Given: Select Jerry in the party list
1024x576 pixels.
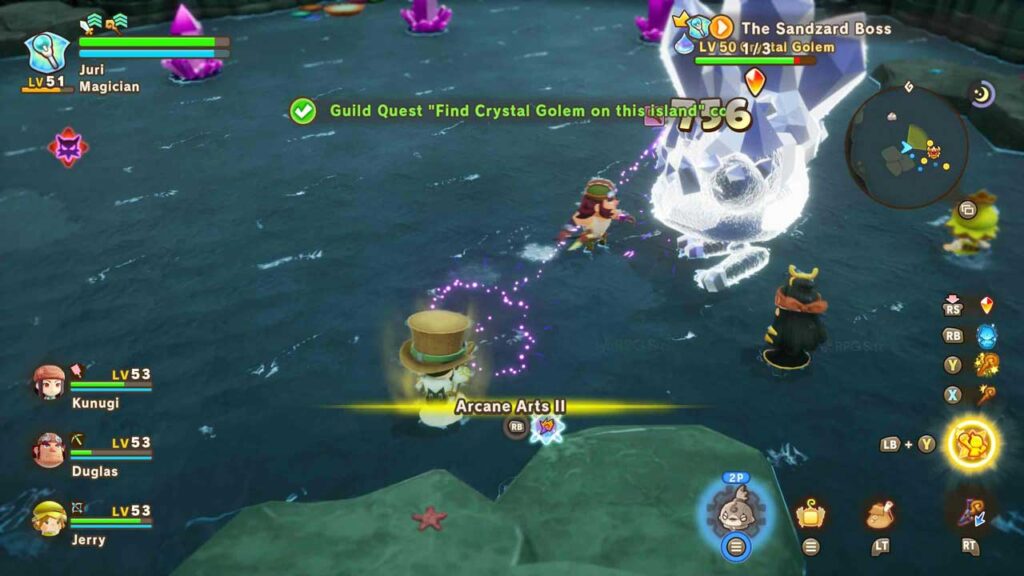Looking at the screenshot, I should (49, 518).
